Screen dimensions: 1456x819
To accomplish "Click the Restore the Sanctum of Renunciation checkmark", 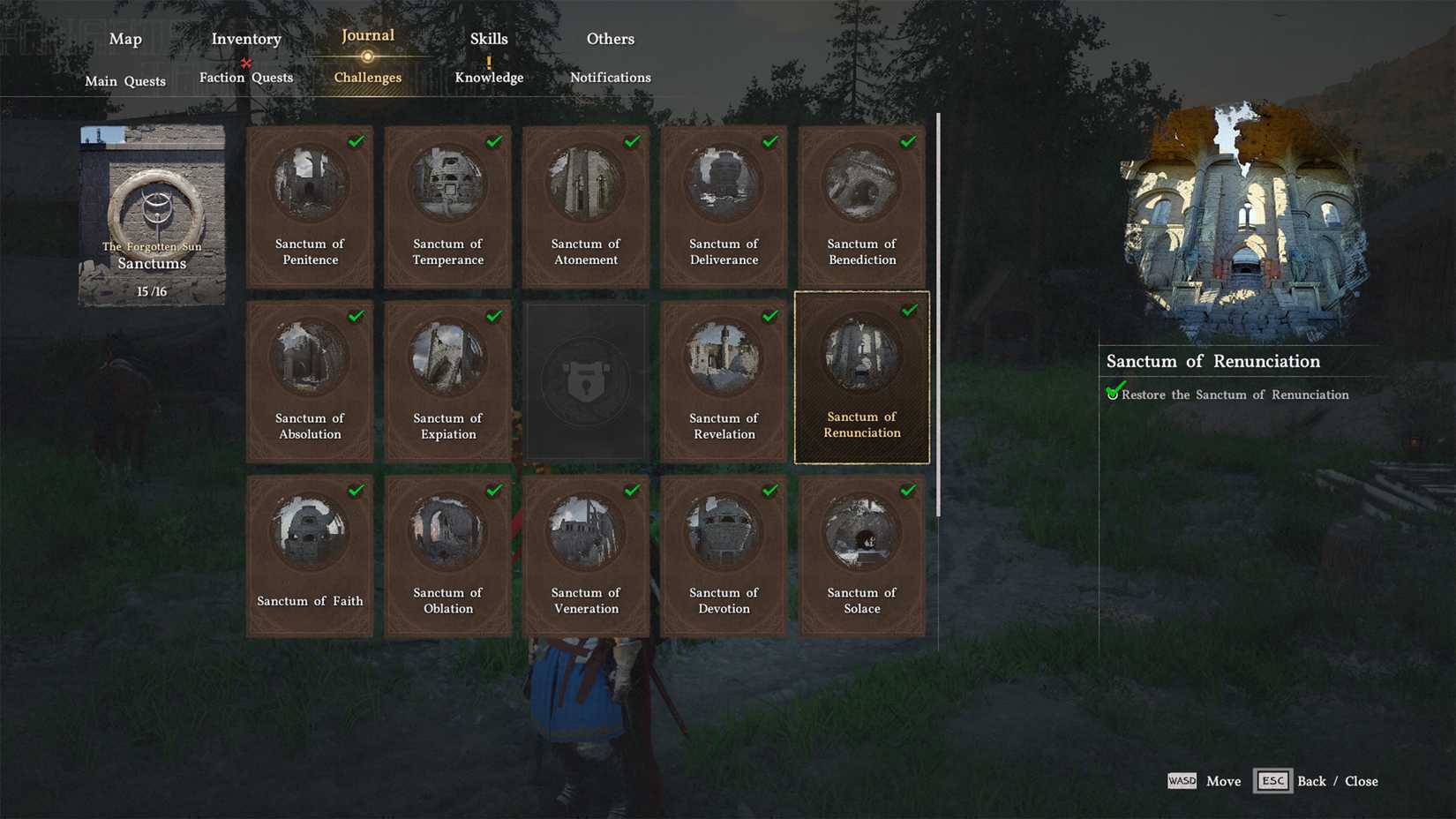I will point(1115,392).
